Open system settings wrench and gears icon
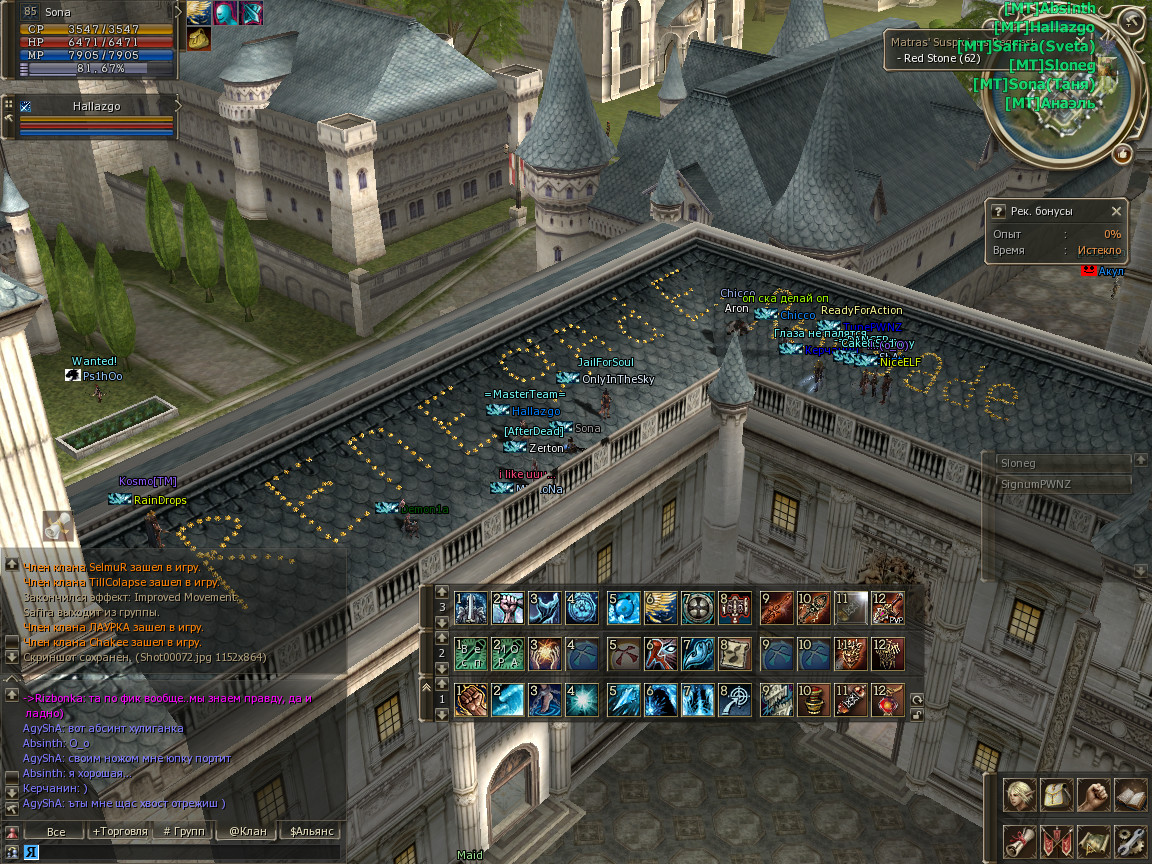Screen dimensions: 1152x864 pyautogui.click(x=1130, y=841)
